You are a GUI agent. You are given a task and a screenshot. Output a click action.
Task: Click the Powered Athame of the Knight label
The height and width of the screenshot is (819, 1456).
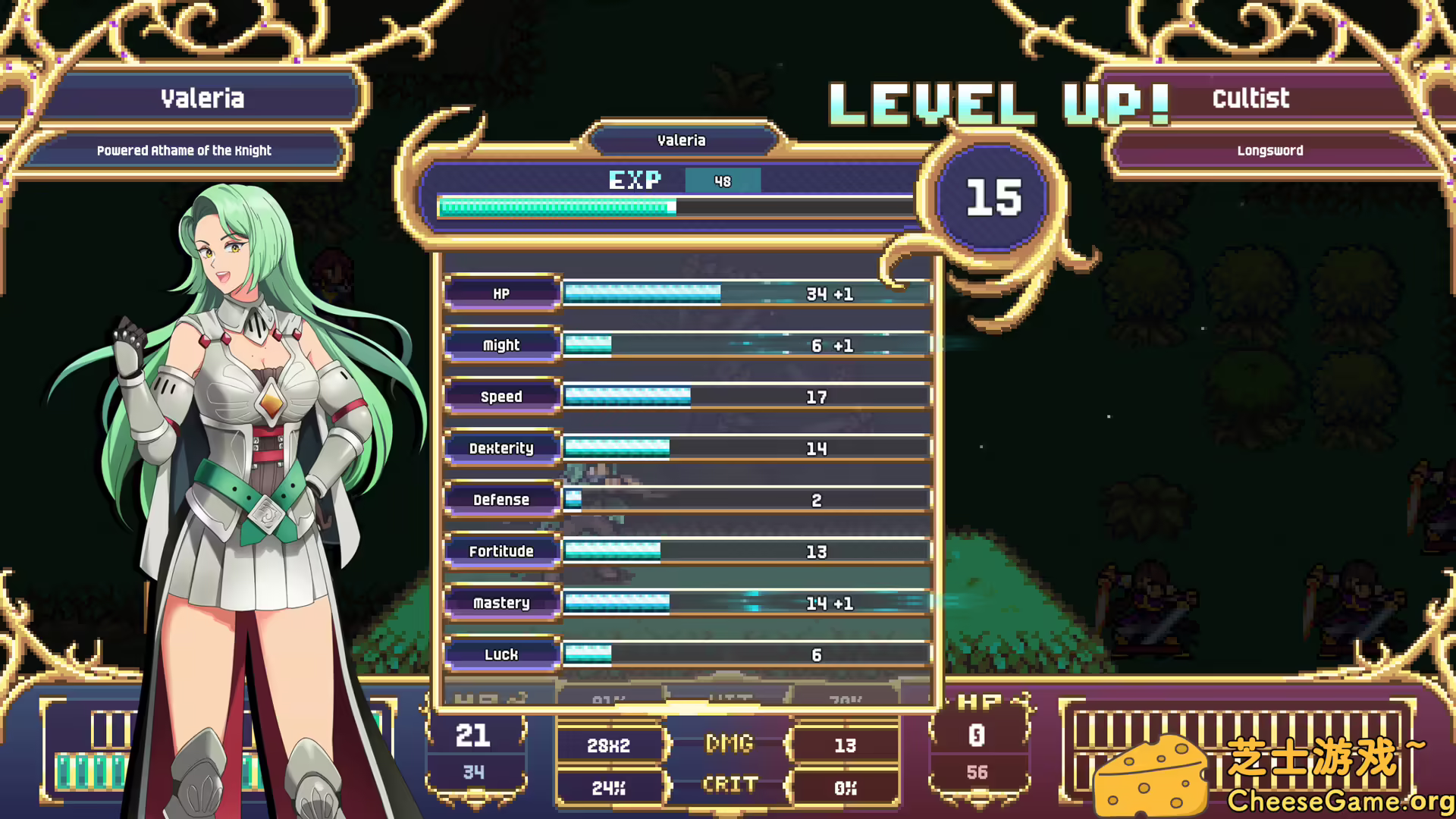(x=184, y=150)
